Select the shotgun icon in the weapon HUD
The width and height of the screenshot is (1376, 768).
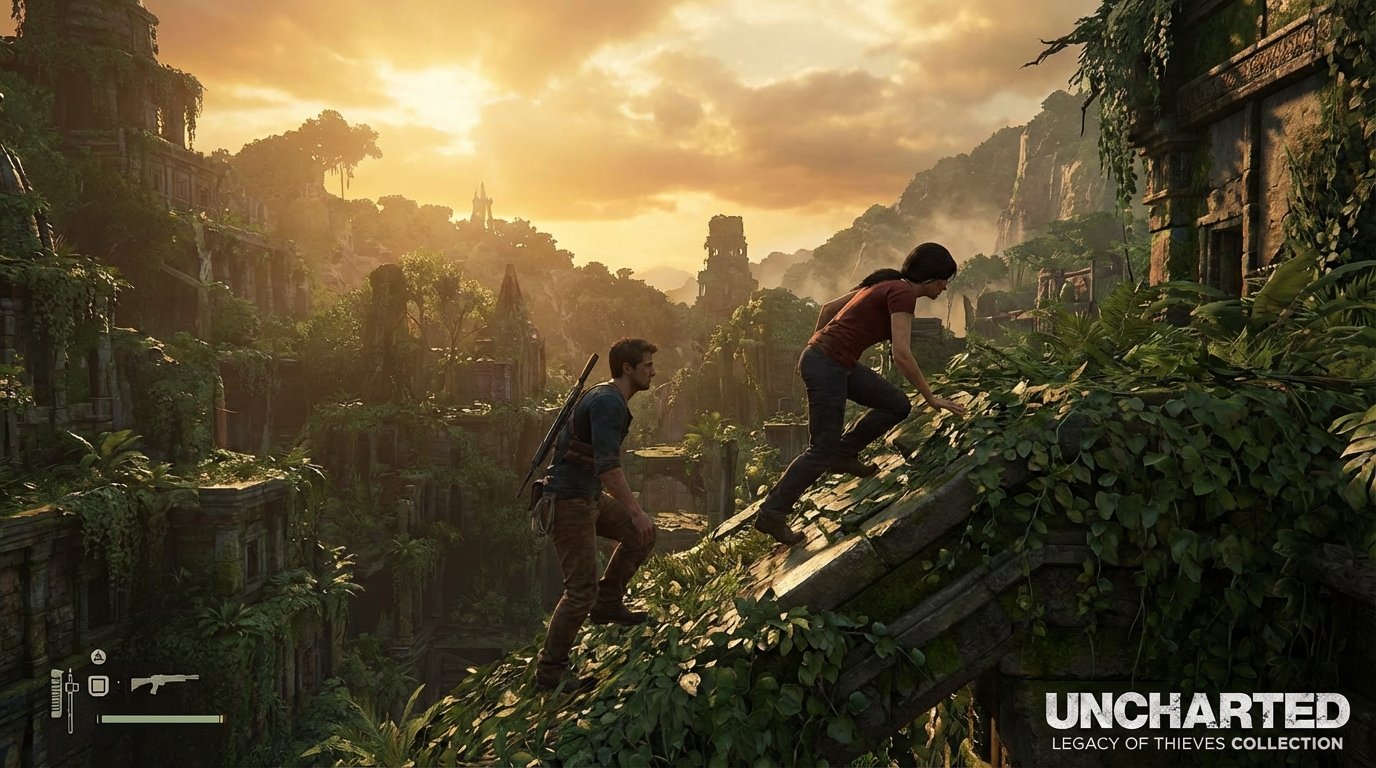coord(165,683)
